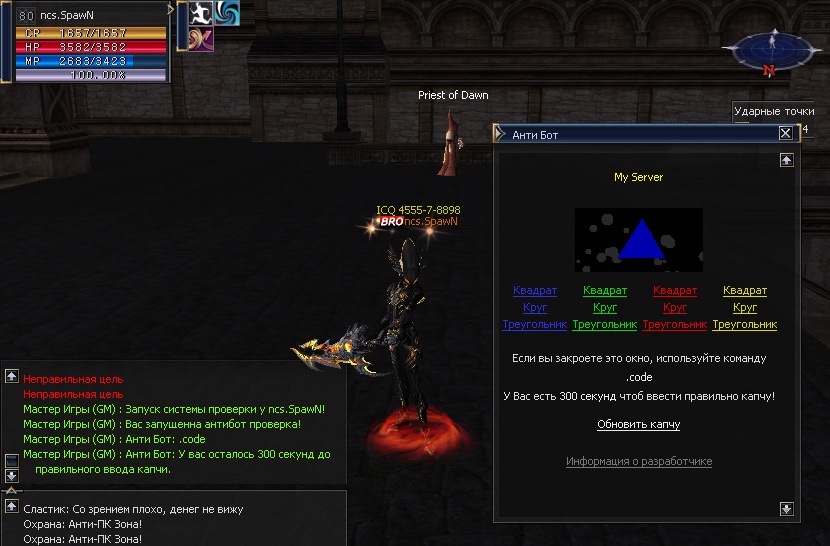
Task: Select the green Квадрат captcha option
Action: [605, 291]
